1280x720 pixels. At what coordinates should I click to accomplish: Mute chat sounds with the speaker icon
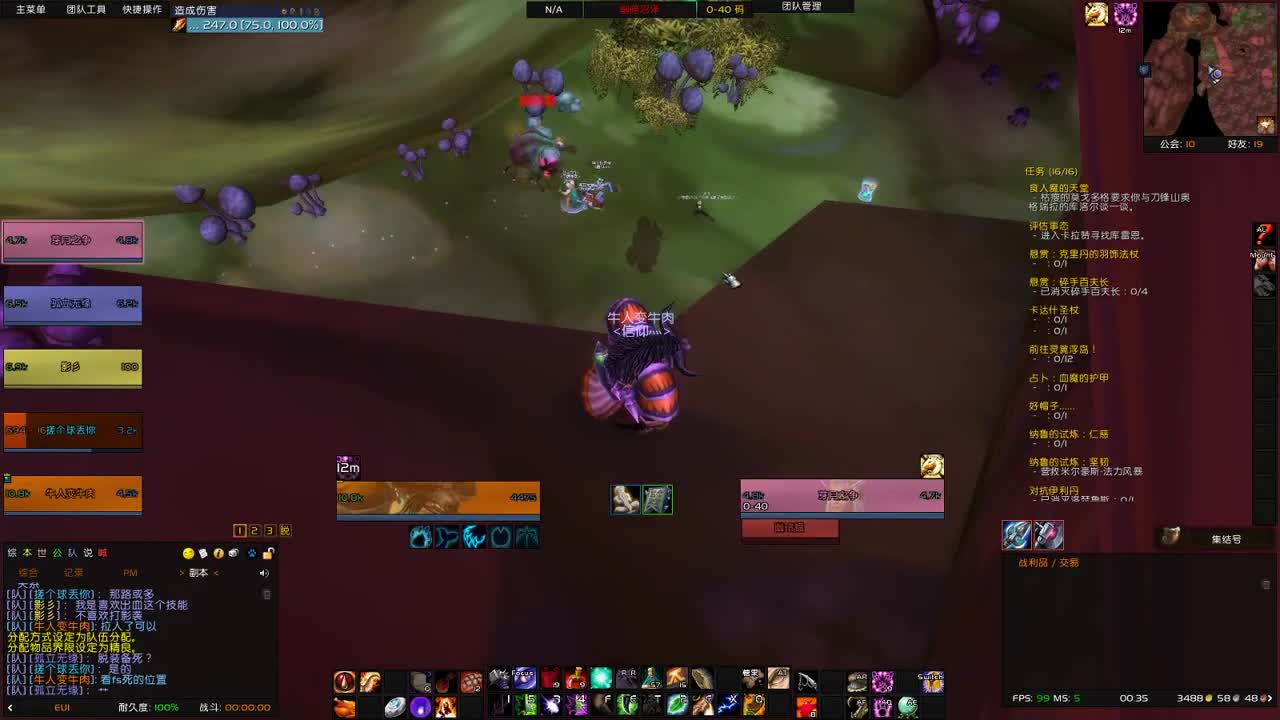pyautogui.click(x=264, y=573)
